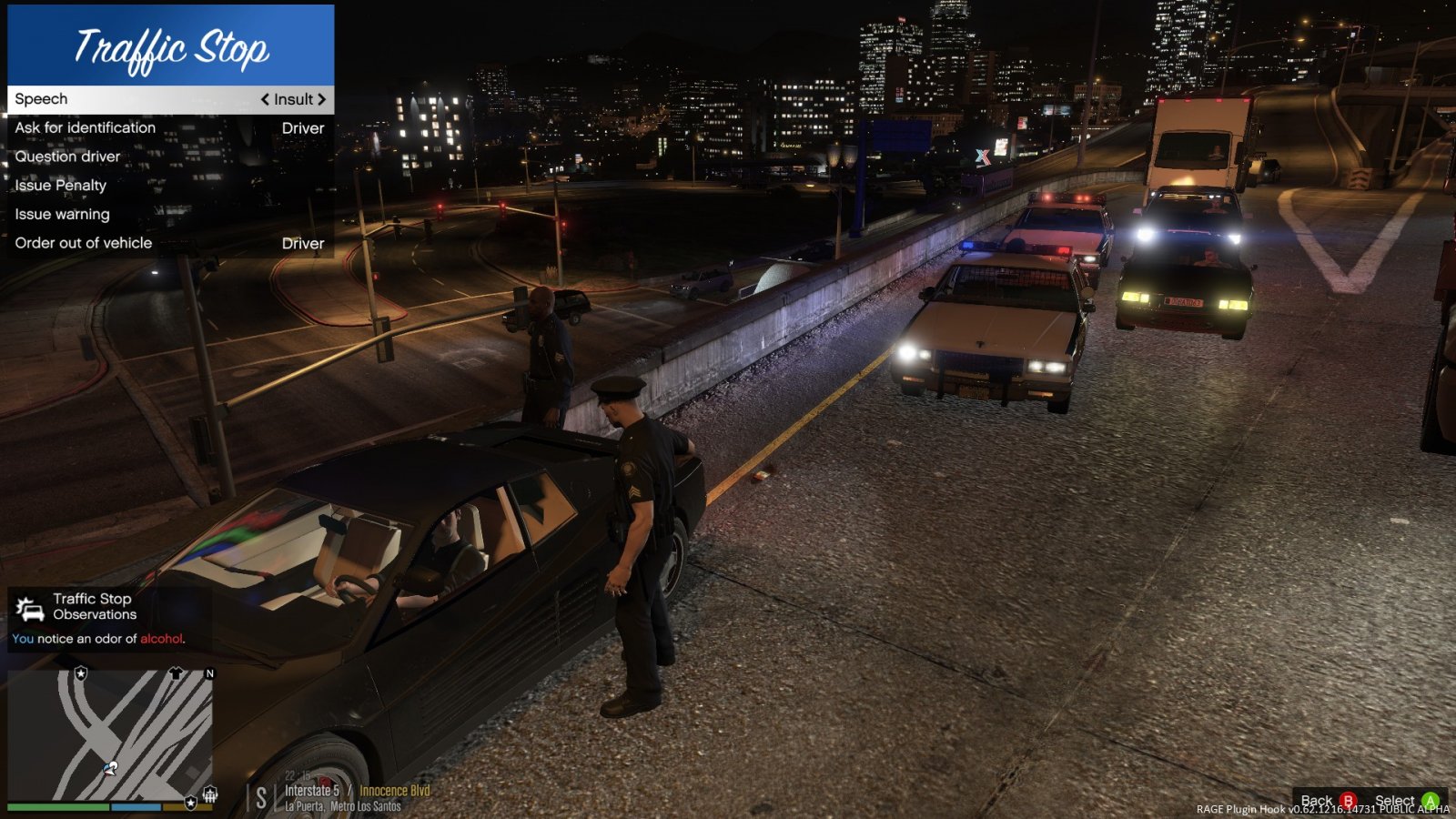Click the left arrow beside Insult

tap(265, 99)
